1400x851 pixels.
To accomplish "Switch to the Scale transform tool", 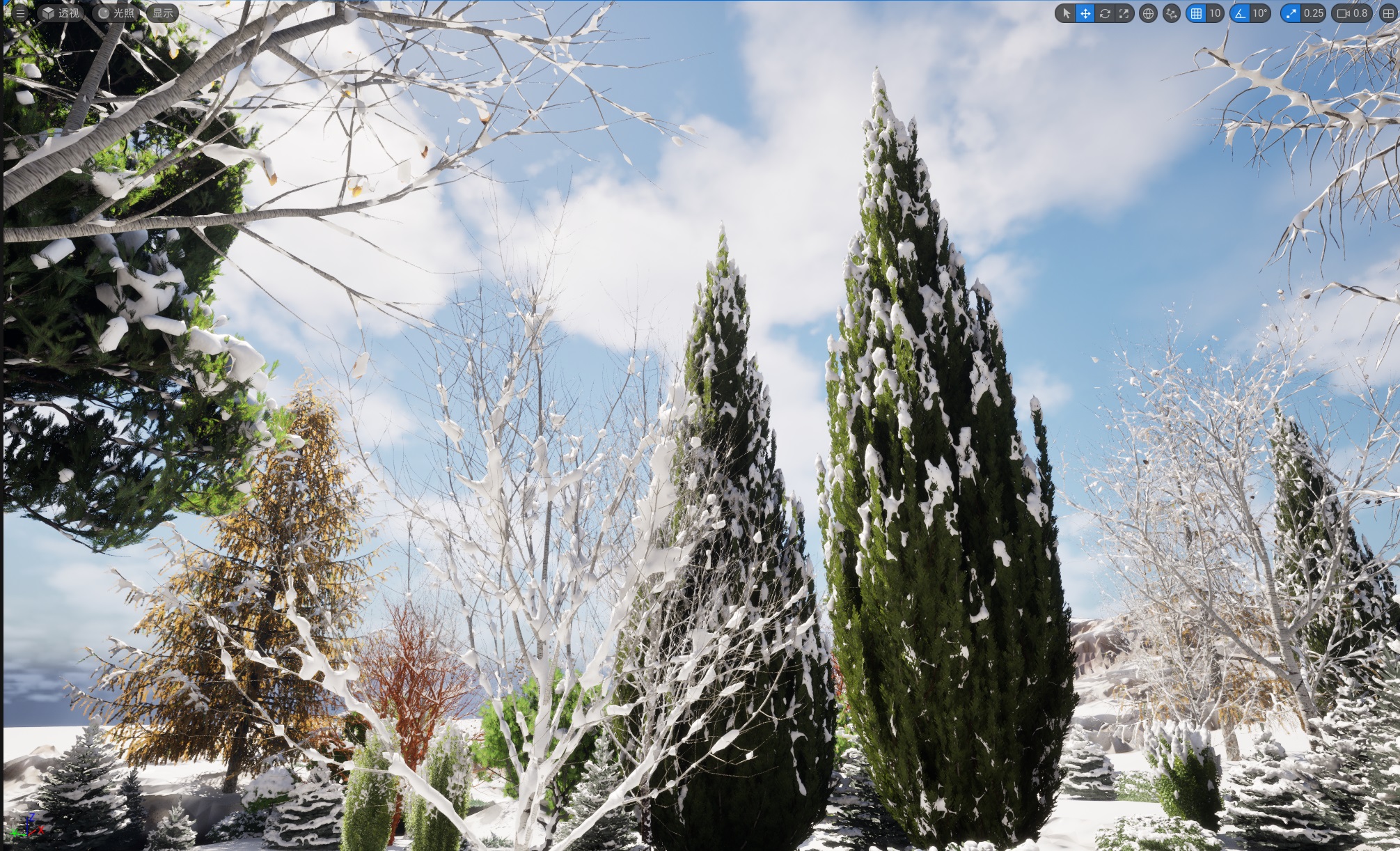I will (1124, 13).
